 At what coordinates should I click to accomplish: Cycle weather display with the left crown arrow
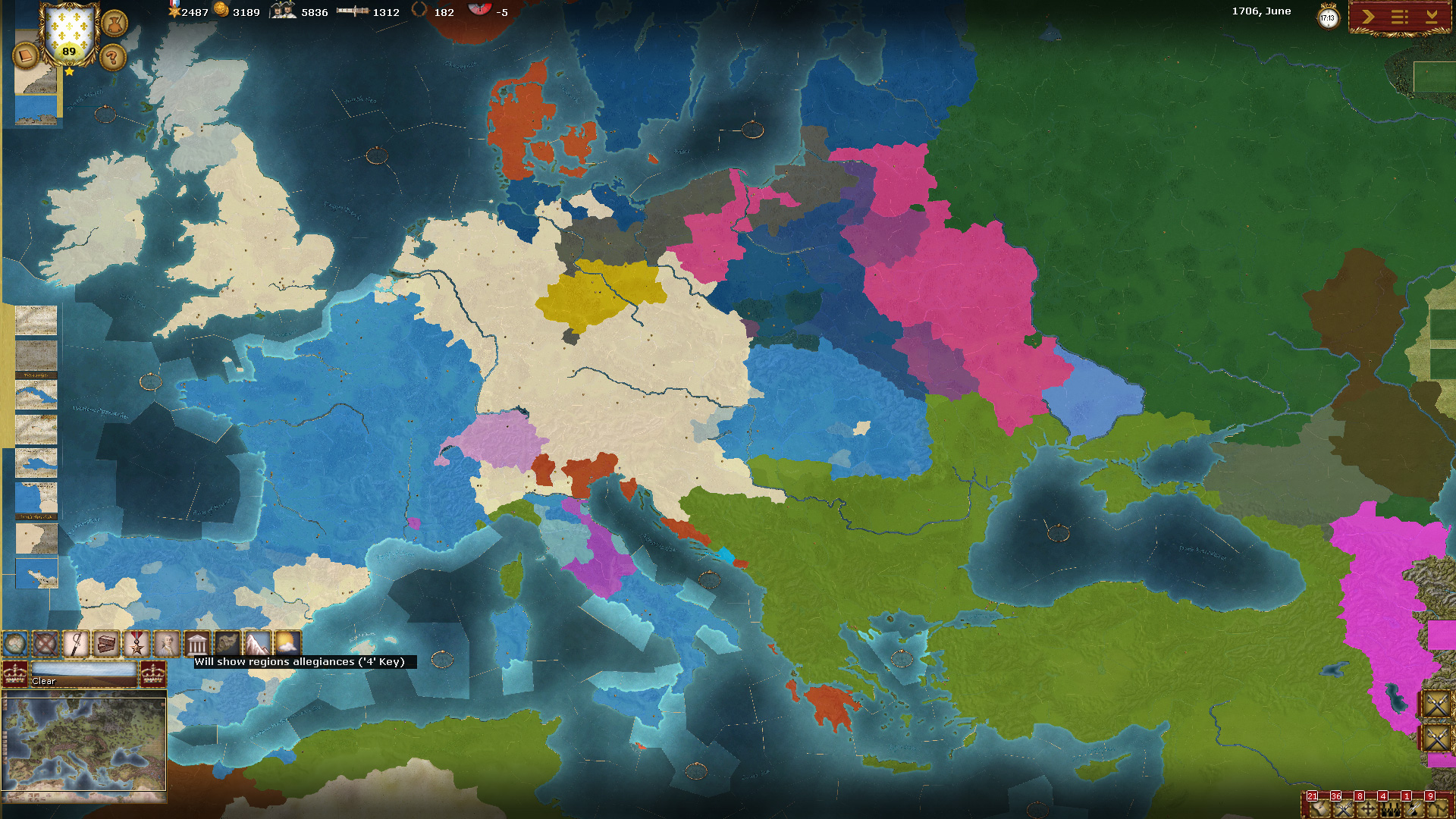point(15,676)
